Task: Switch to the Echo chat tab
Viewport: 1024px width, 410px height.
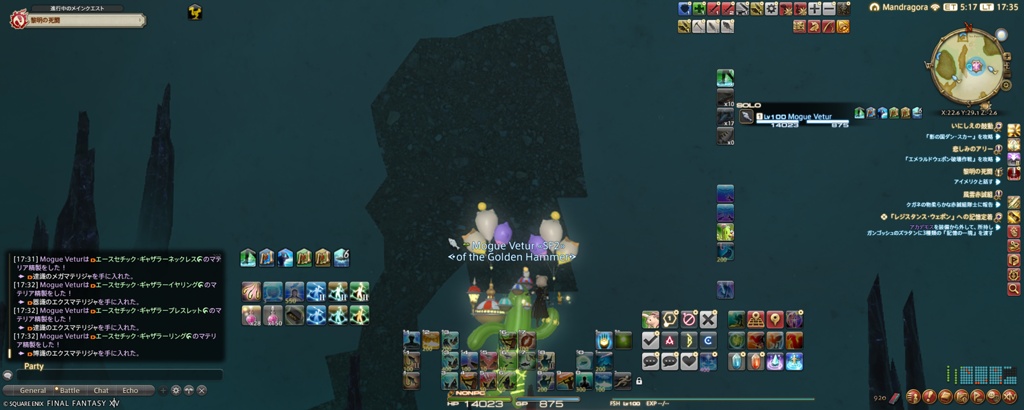Action: [130, 390]
